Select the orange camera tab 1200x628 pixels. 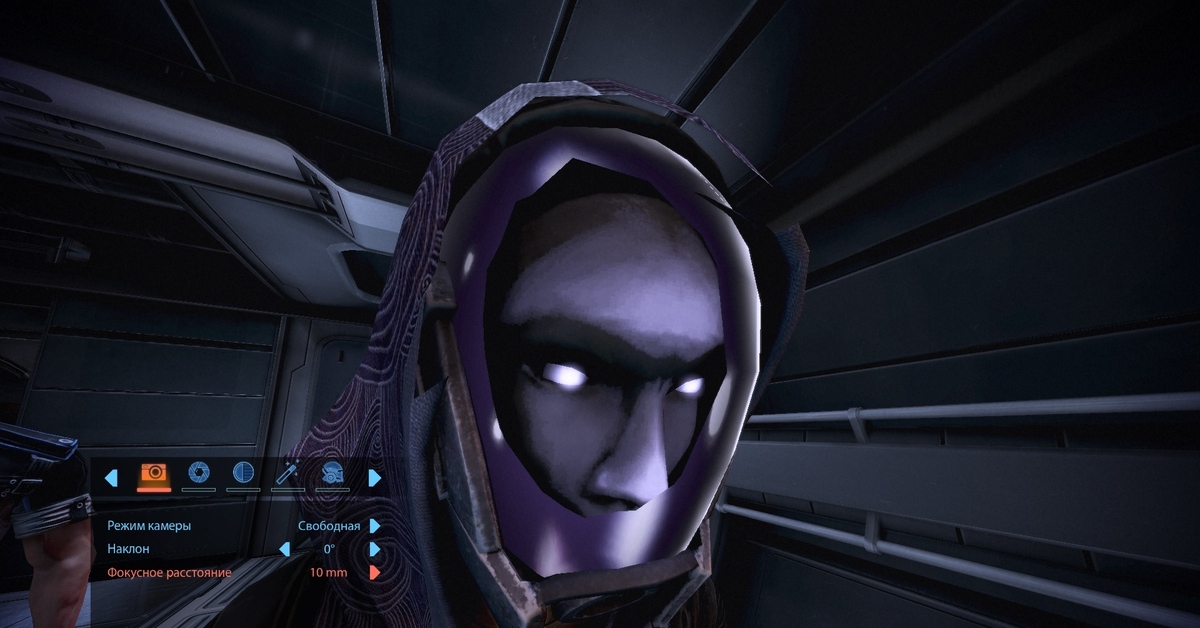pos(153,474)
